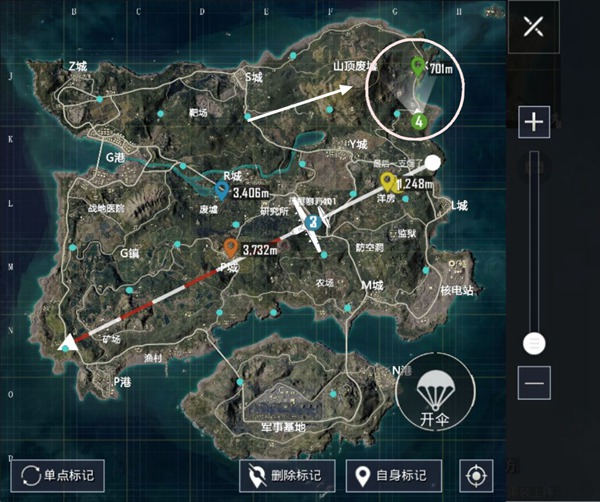Zoom out the map with minus button
The image size is (600, 502).
point(534,382)
